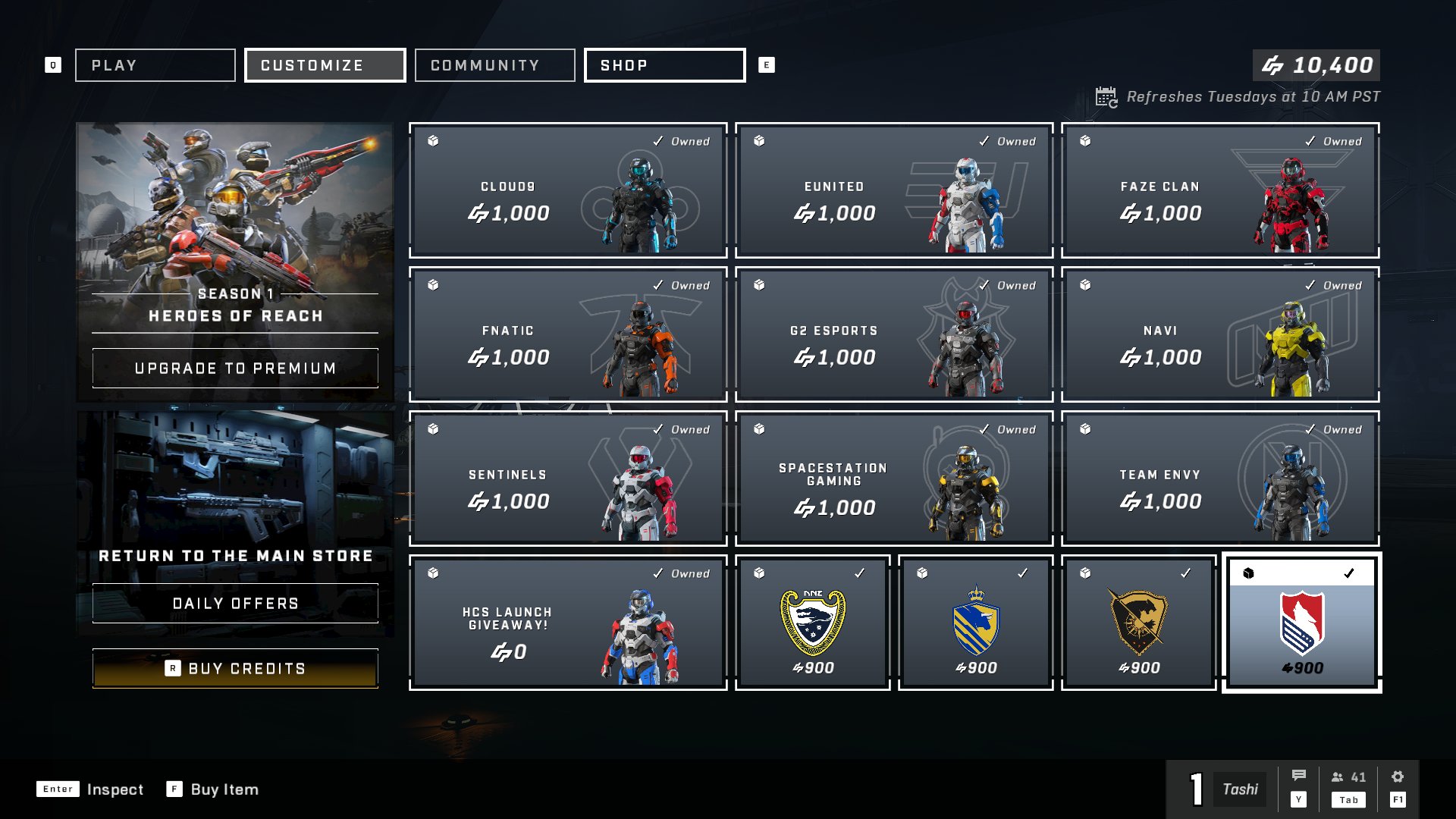
Task: Select the Team Envy bundle
Action: point(1220,479)
